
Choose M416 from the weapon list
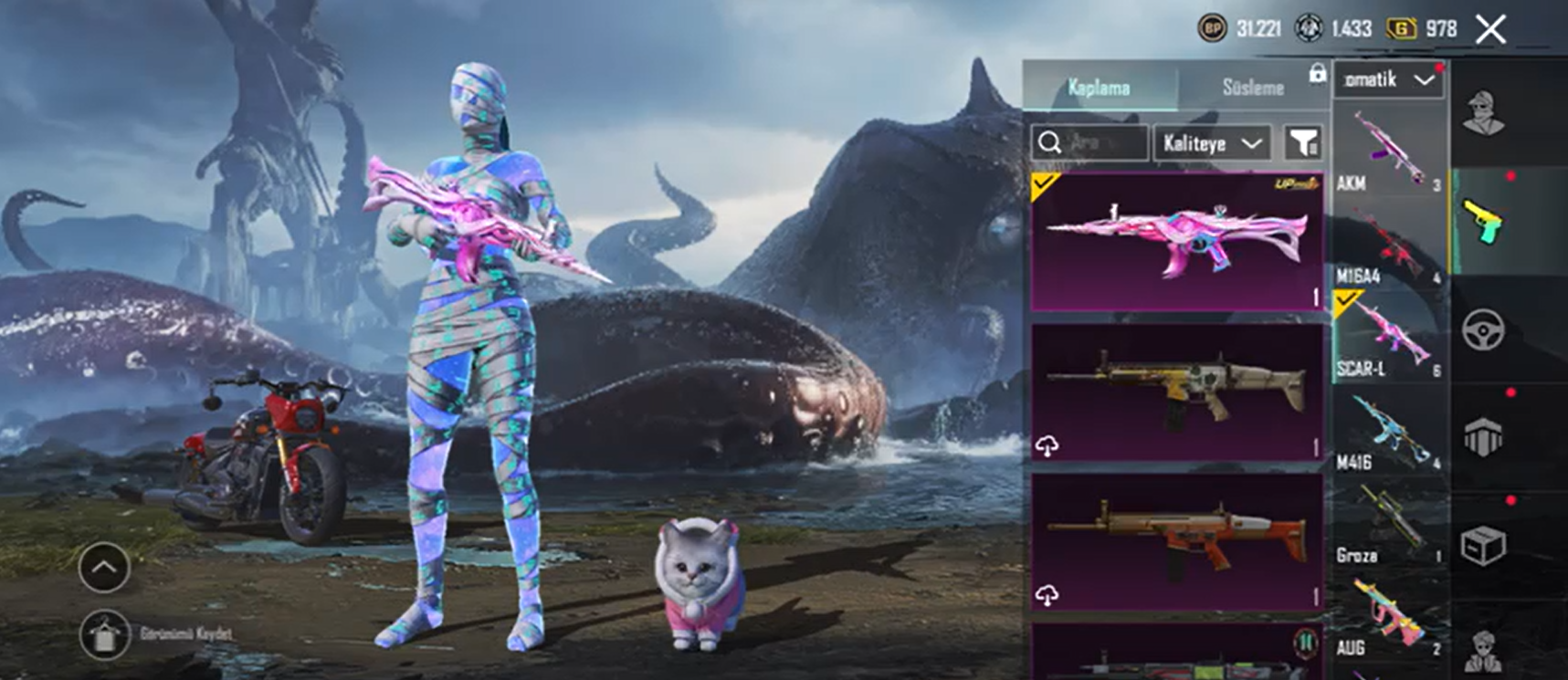pos(1388,433)
